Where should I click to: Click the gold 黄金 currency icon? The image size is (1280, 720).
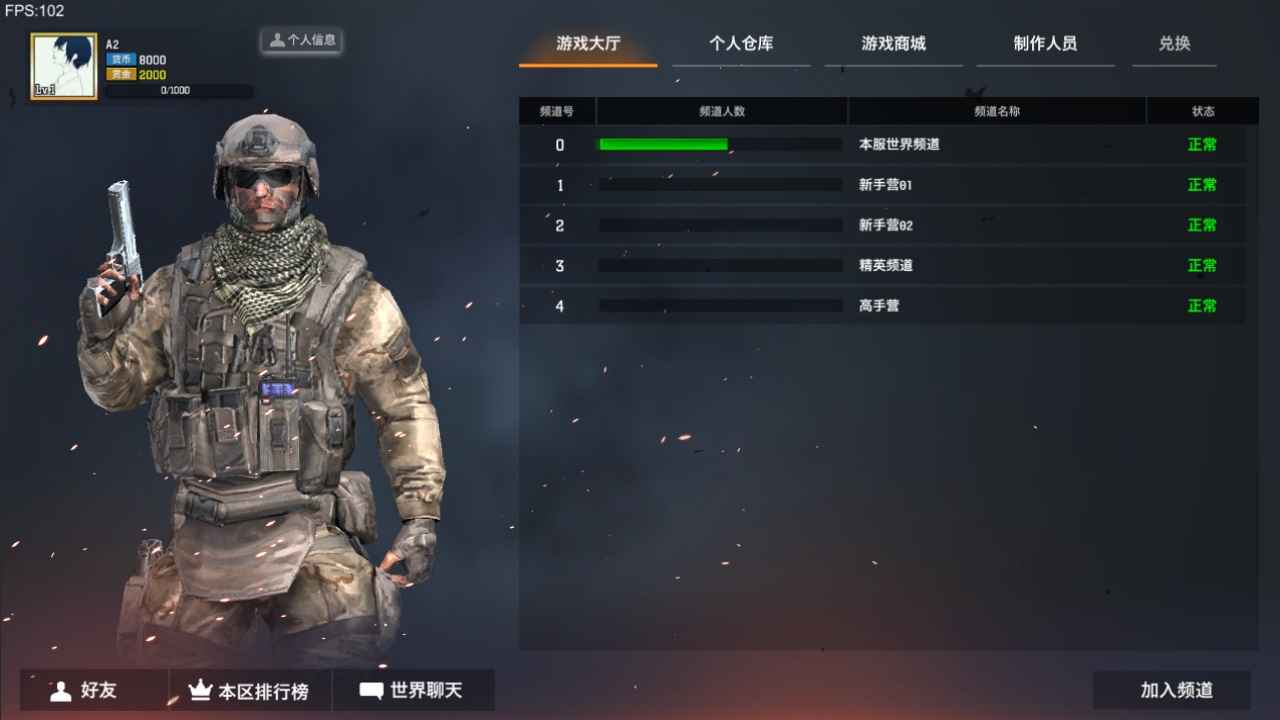(x=119, y=74)
